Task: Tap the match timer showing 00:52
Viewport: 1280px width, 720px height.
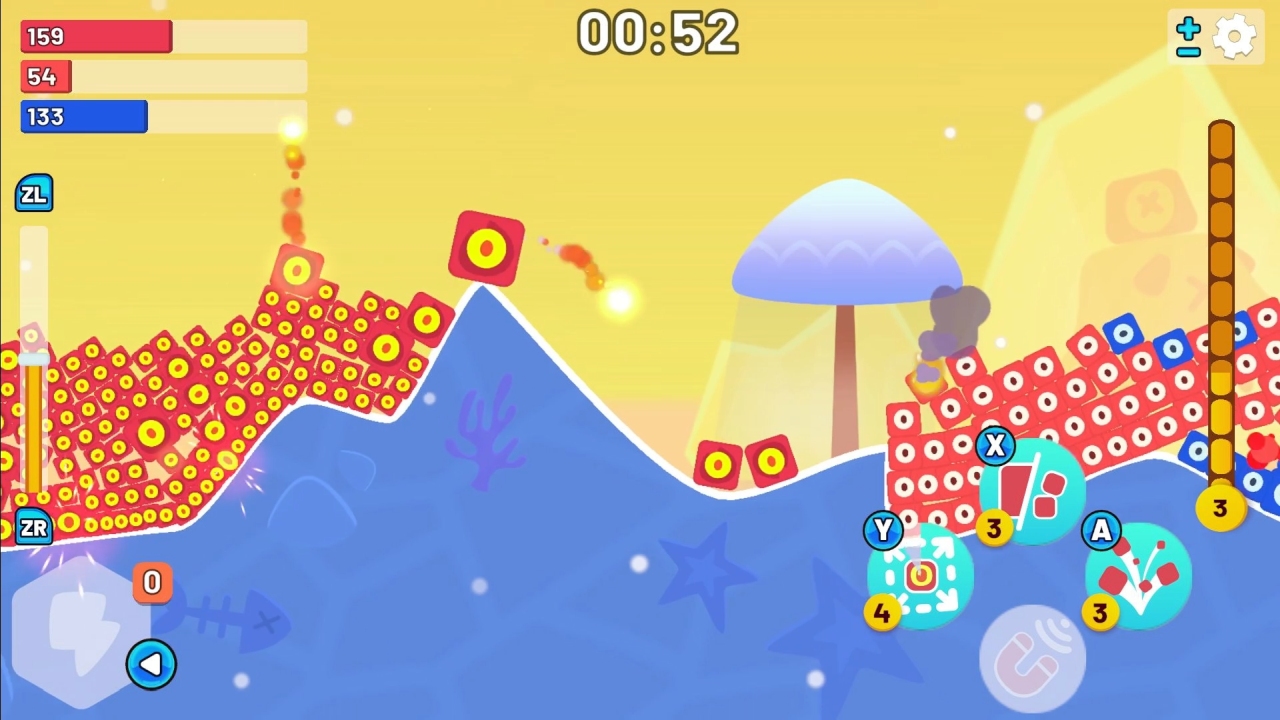Action: (657, 34)
